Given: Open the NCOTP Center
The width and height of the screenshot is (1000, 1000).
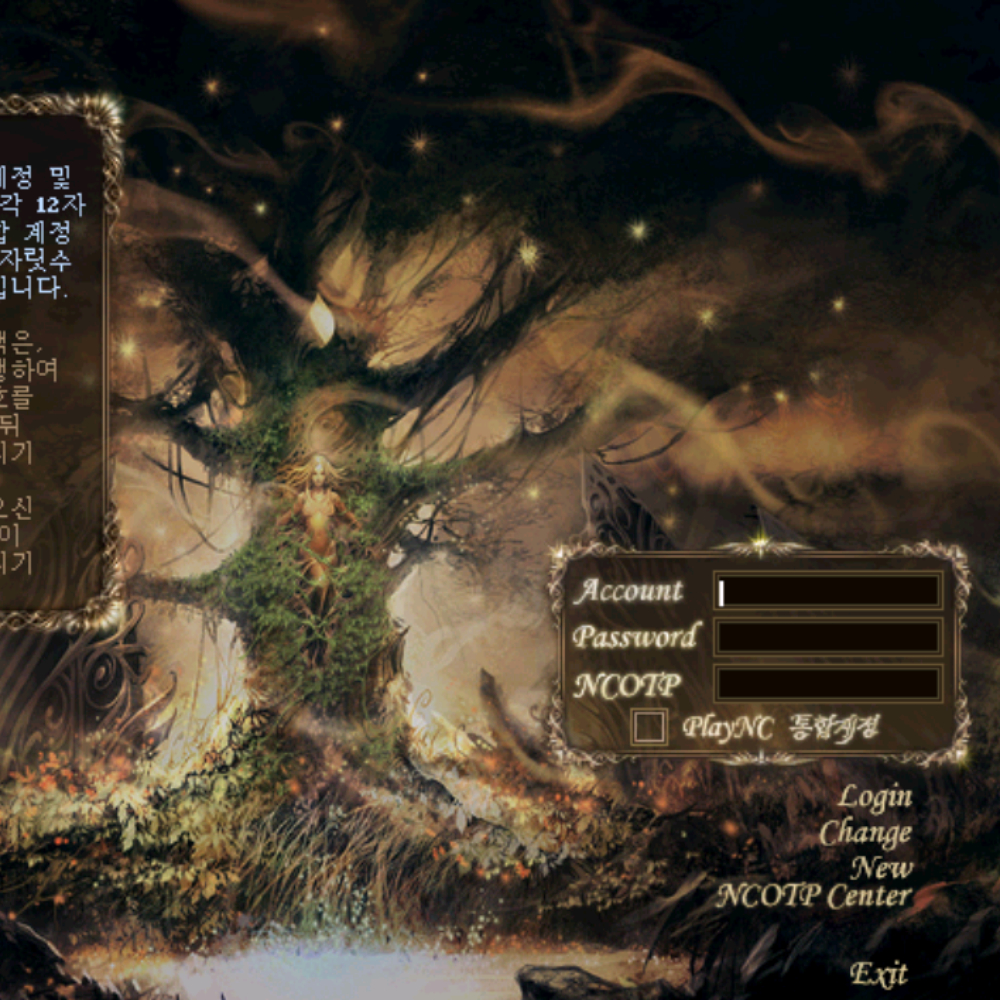Looking at the screenshot, I should point(813,896).
